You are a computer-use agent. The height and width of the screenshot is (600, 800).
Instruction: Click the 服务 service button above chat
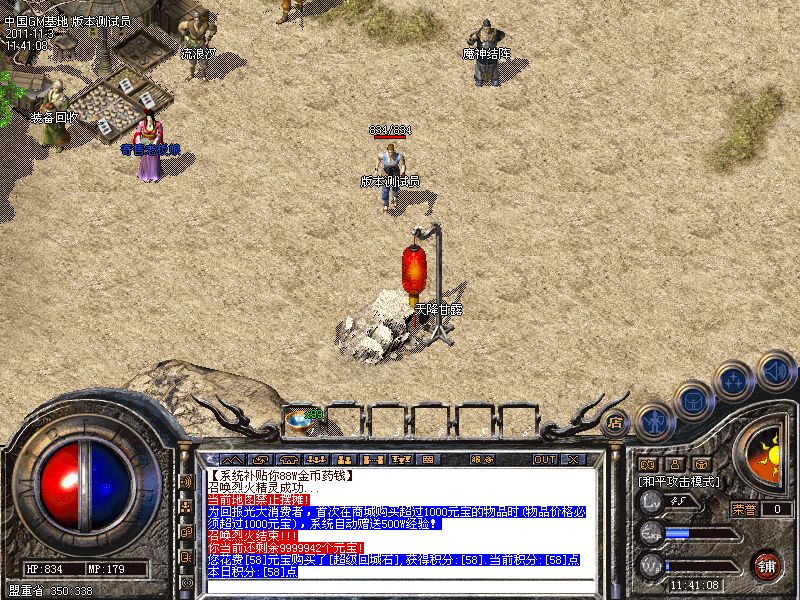[x=482, y=459]
